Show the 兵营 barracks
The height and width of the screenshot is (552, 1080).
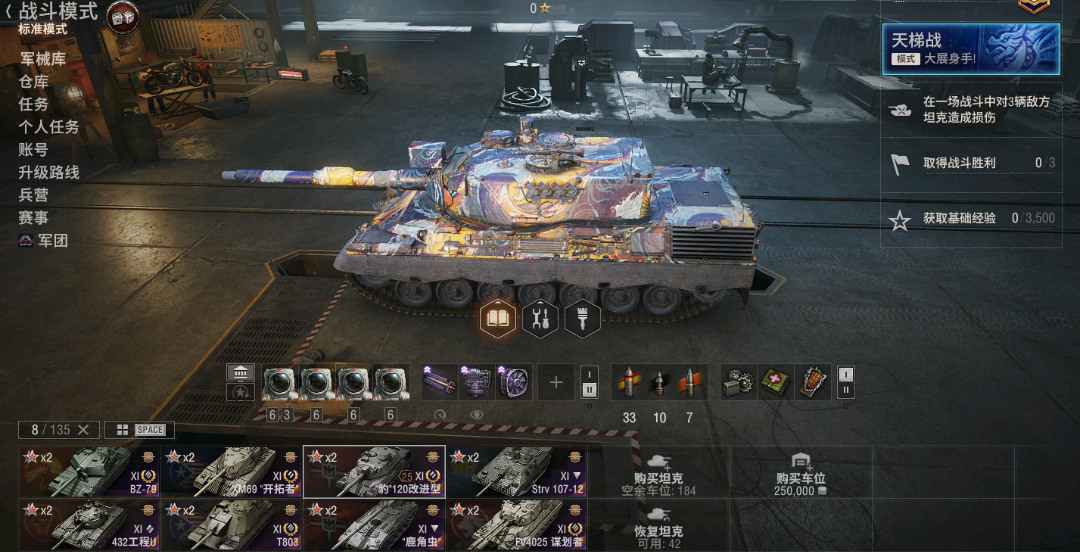(x=33, y=195)
